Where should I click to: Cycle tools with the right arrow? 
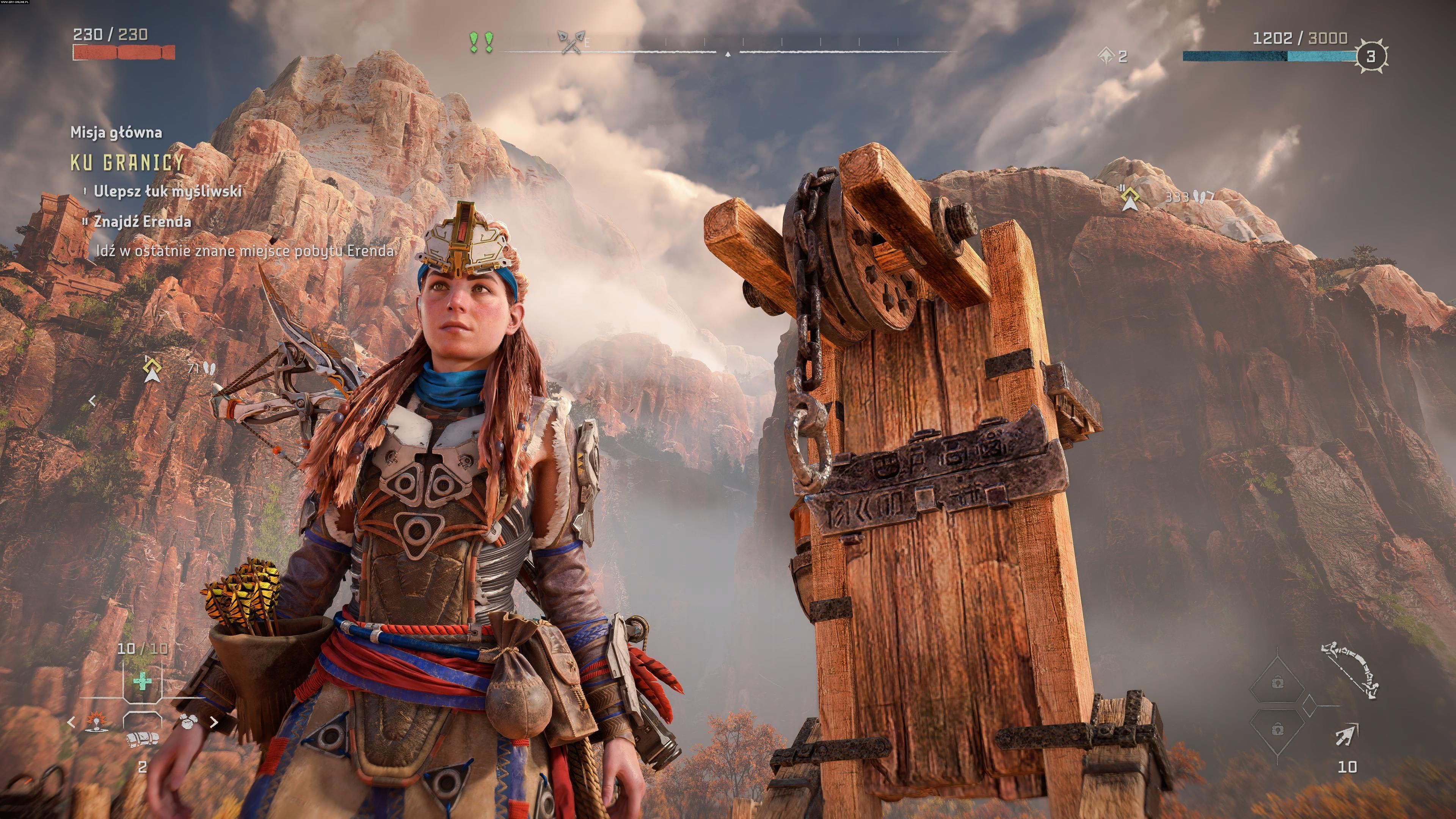tap(213, 722)
